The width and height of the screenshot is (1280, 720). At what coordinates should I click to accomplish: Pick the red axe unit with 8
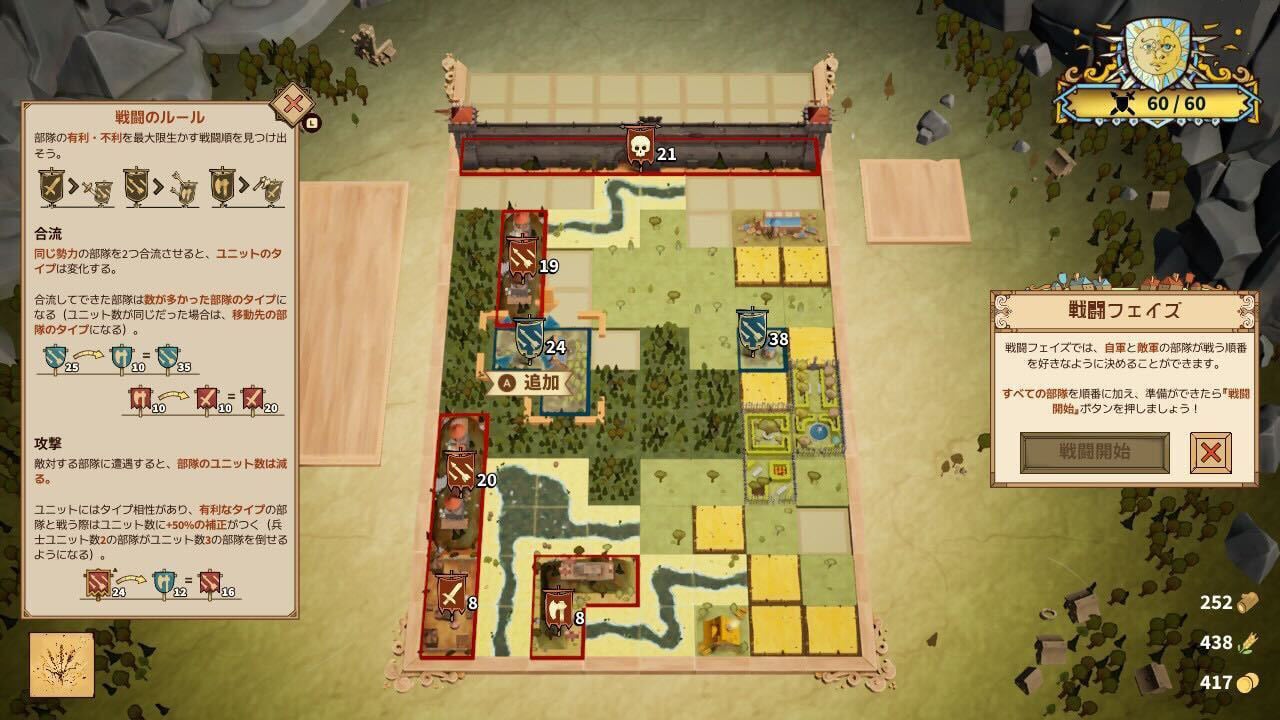(x=555, y=610)
